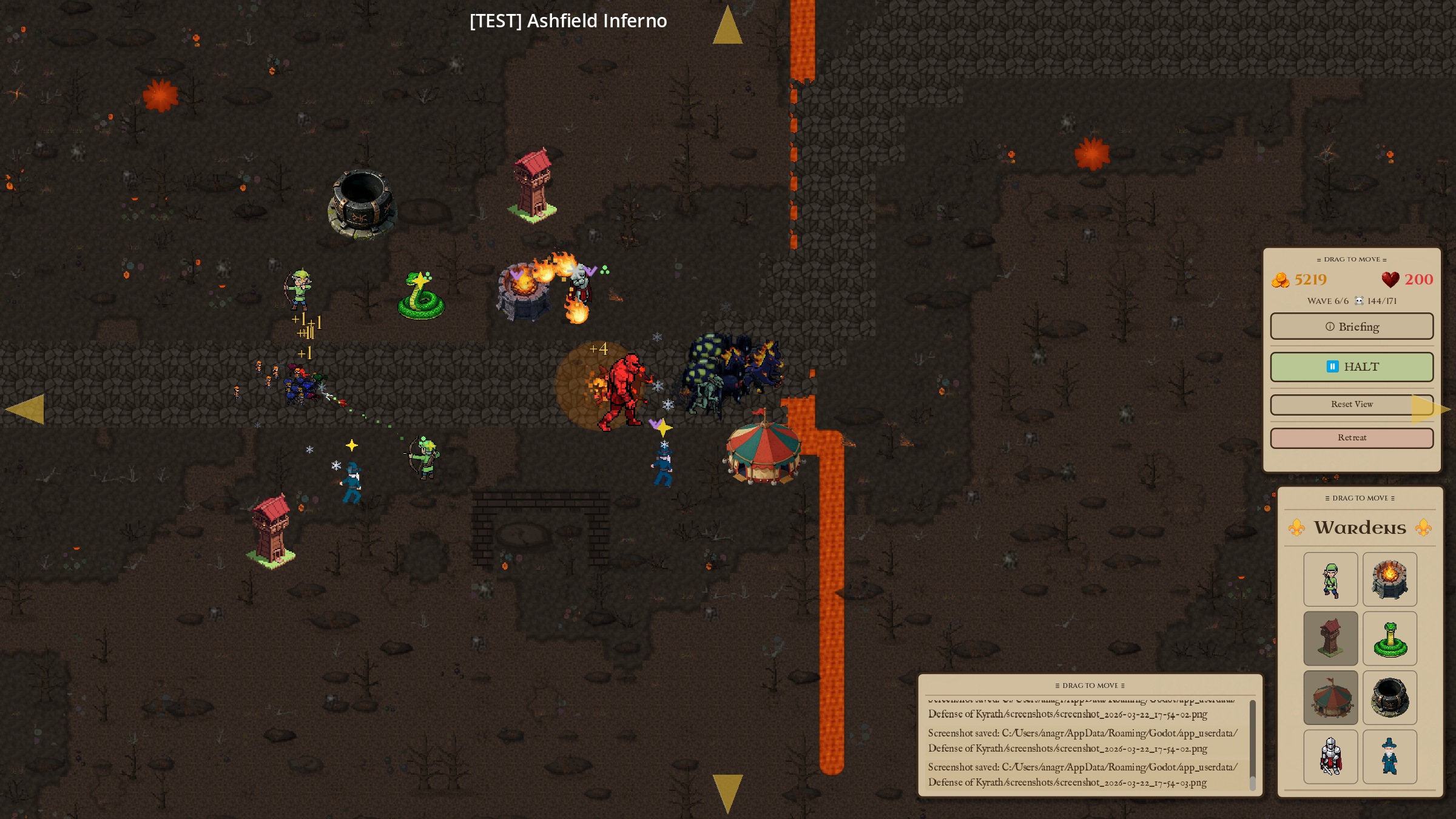Choose the fire pit tower warden
This screenshot has height=819, width=1456.
[x=1389, y=579]
